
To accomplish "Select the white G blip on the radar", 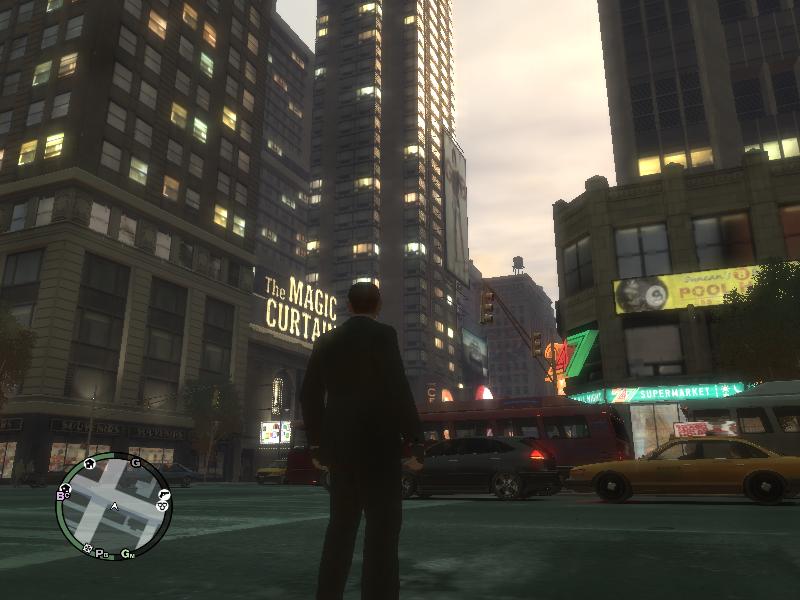I will coord(135,462).
